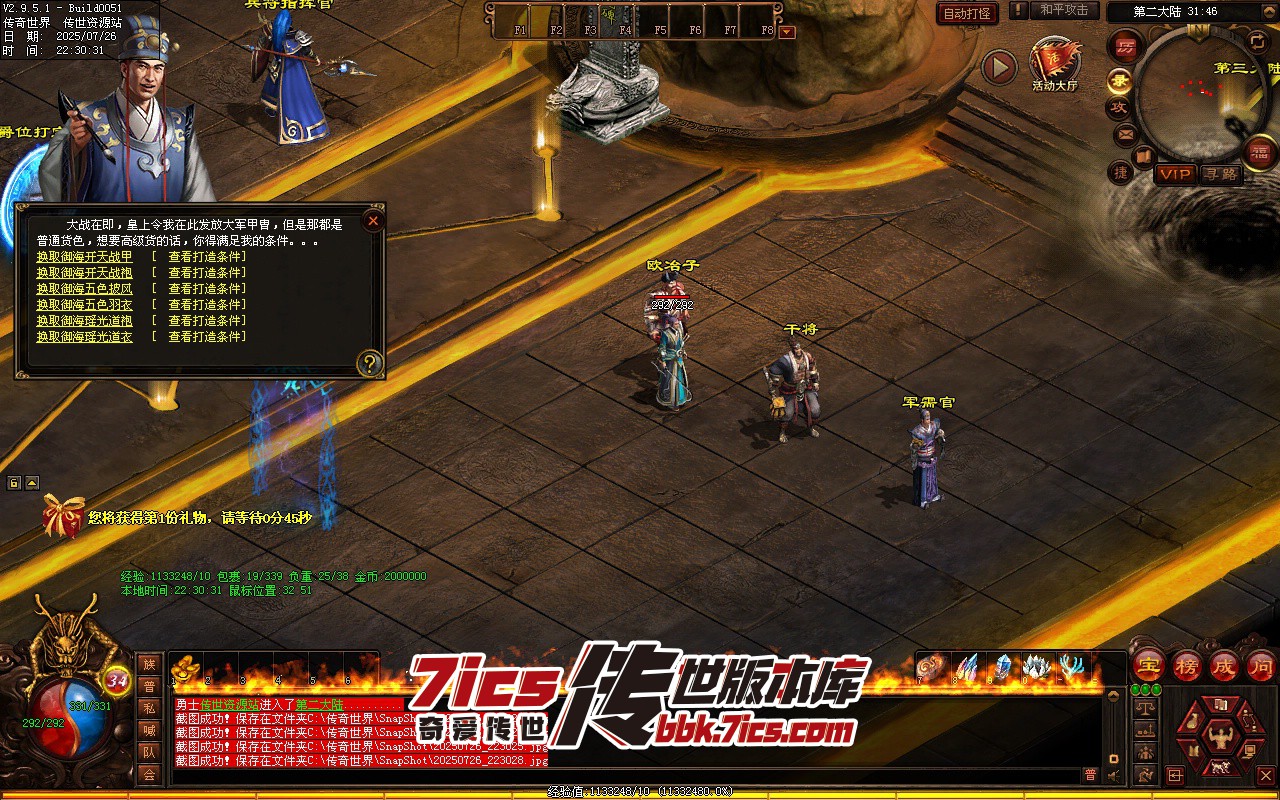This screenshot has height=800, width=1280.
Task: Select the 换取御海五色披风 option
Action: pos(84,289)
